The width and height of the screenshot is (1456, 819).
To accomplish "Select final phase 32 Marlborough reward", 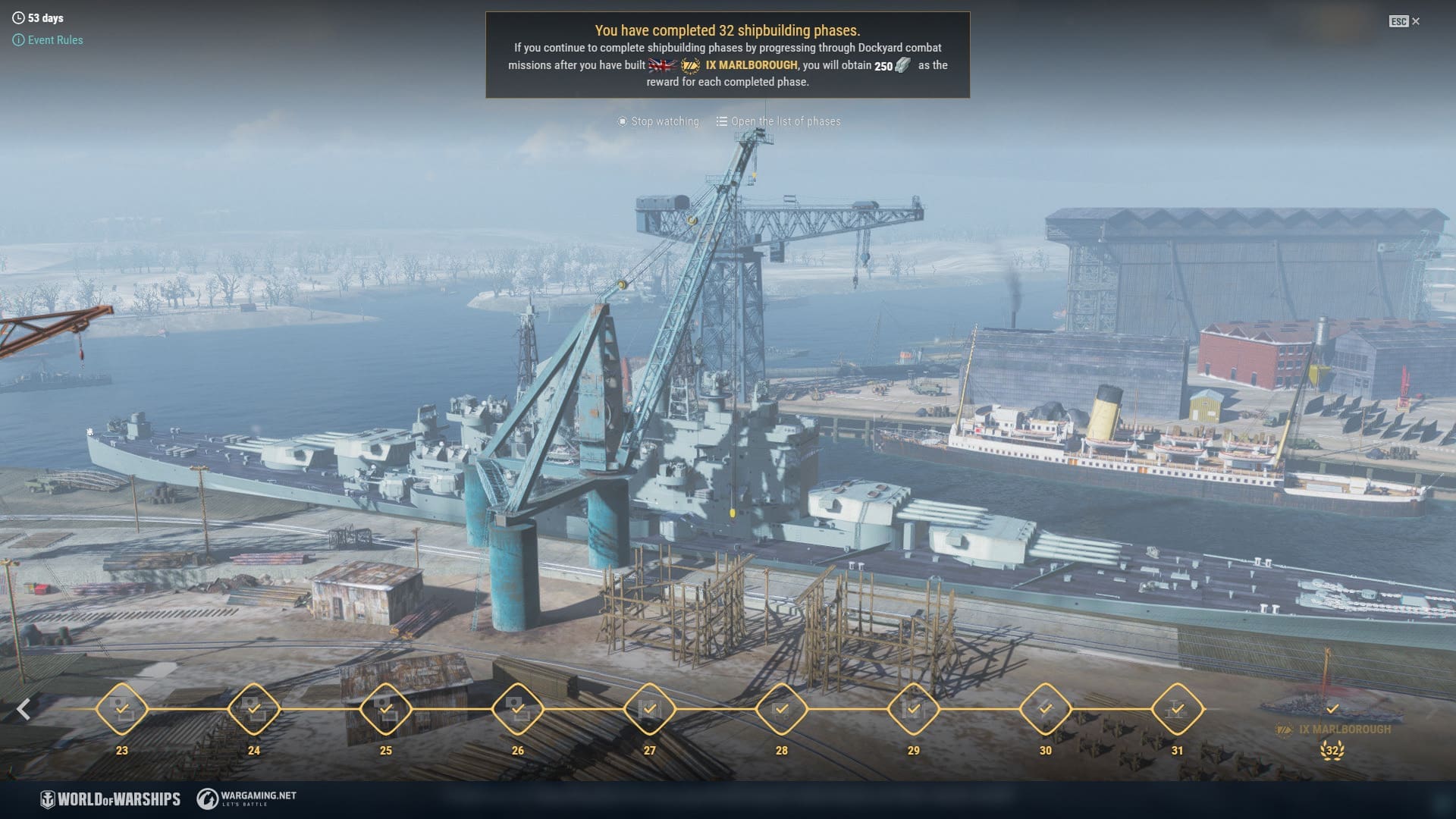I will [1332, 713].
